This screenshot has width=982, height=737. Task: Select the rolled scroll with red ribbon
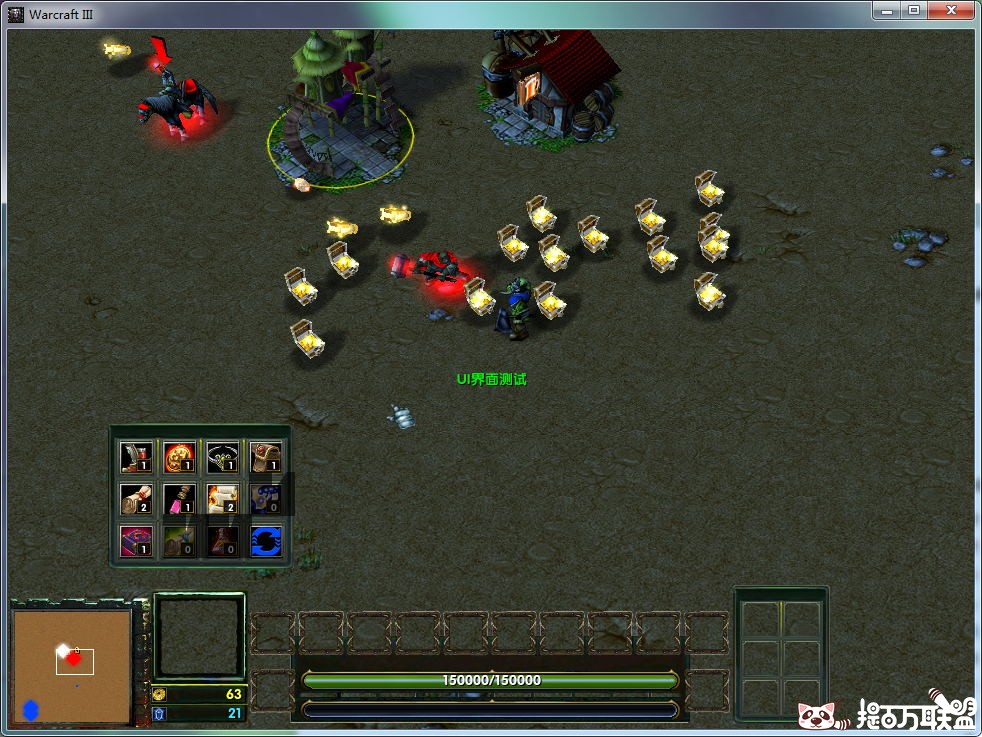135,498
